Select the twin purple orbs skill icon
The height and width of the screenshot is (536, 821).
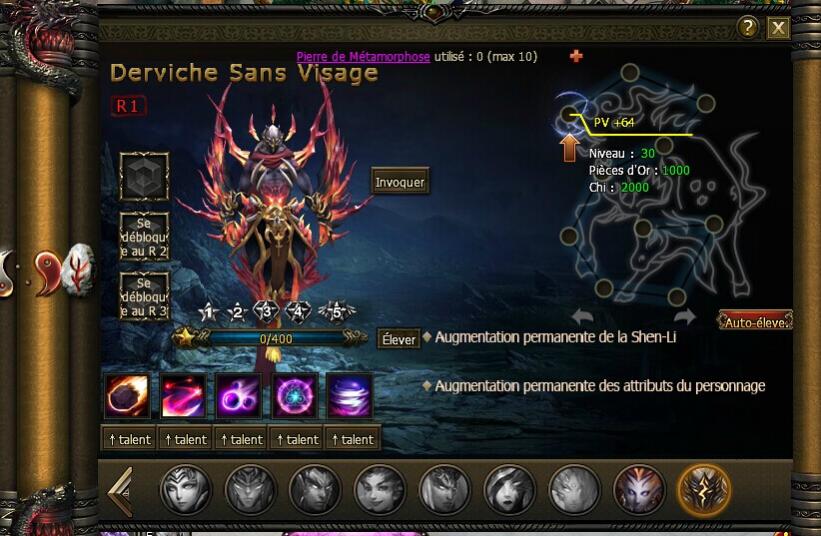point(239,396)
